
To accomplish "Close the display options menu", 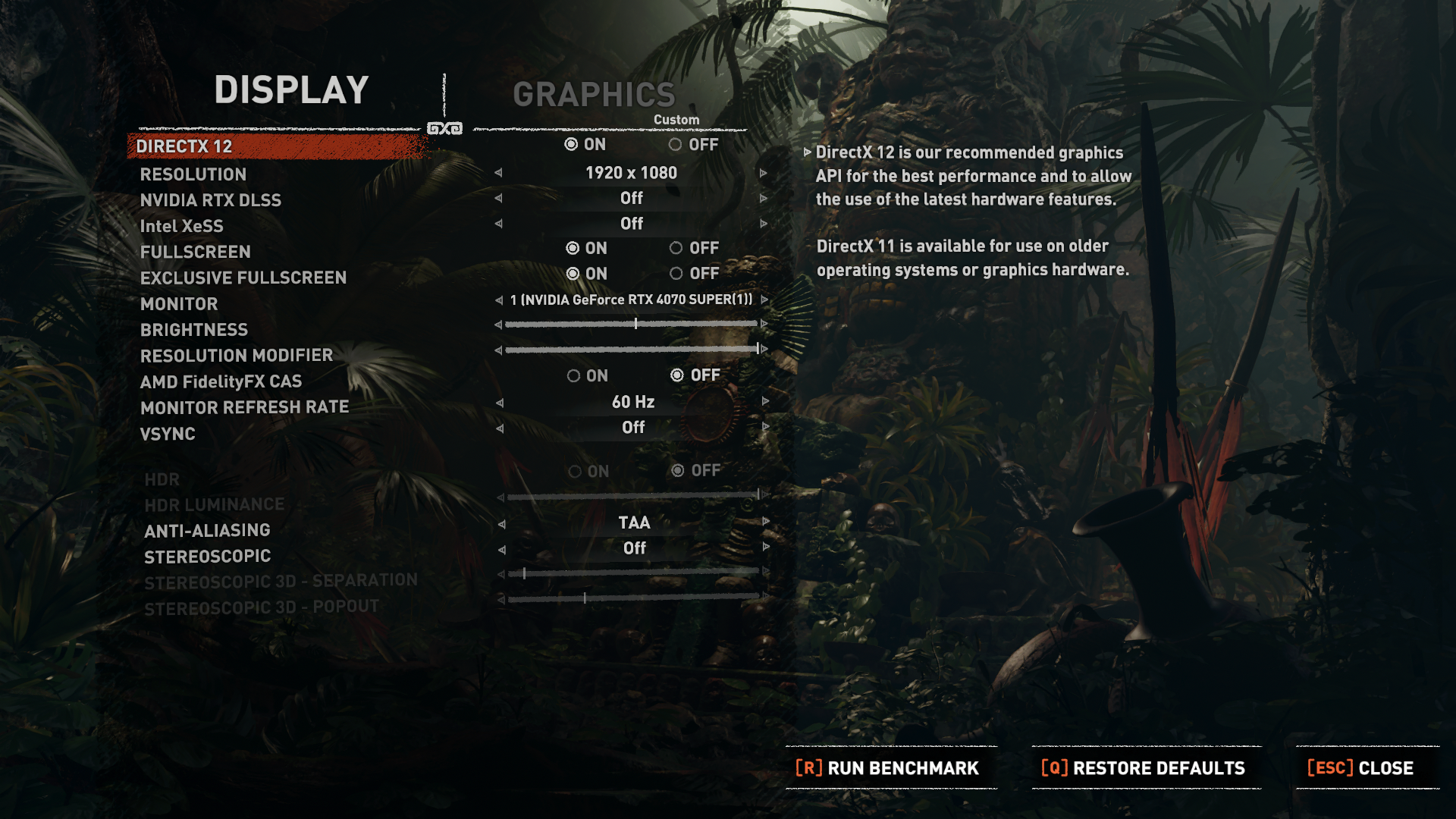I will (1360, 768).
